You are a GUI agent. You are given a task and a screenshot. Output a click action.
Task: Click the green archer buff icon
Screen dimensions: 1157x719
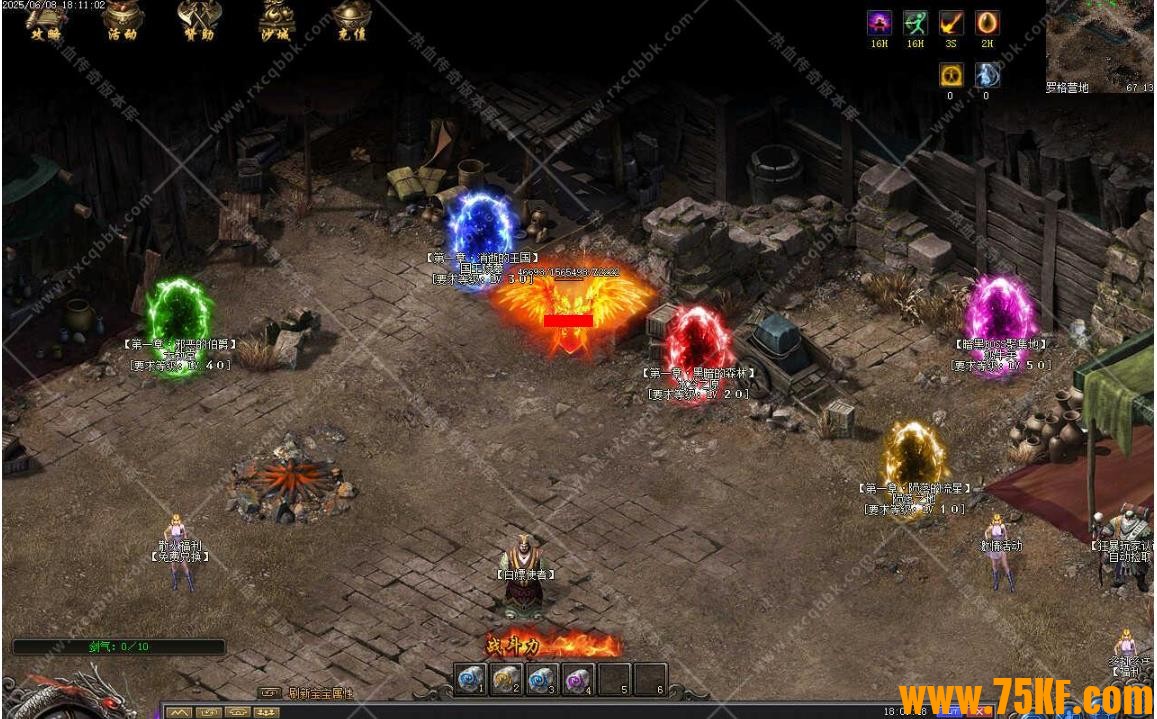pos(915,24)
